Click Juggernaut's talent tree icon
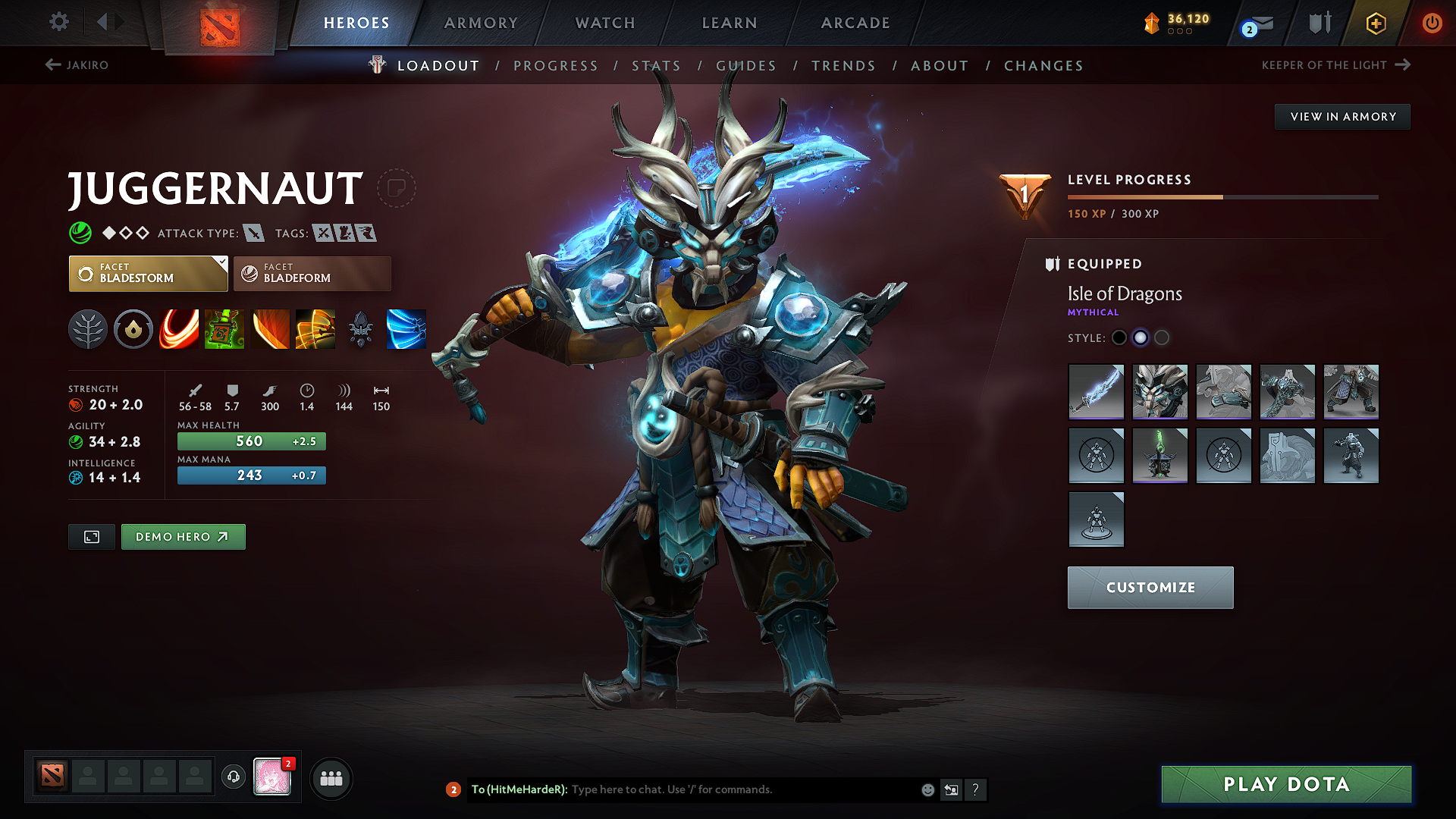Viewport: 1456px width, 819px height. click(x=88, y=329)
